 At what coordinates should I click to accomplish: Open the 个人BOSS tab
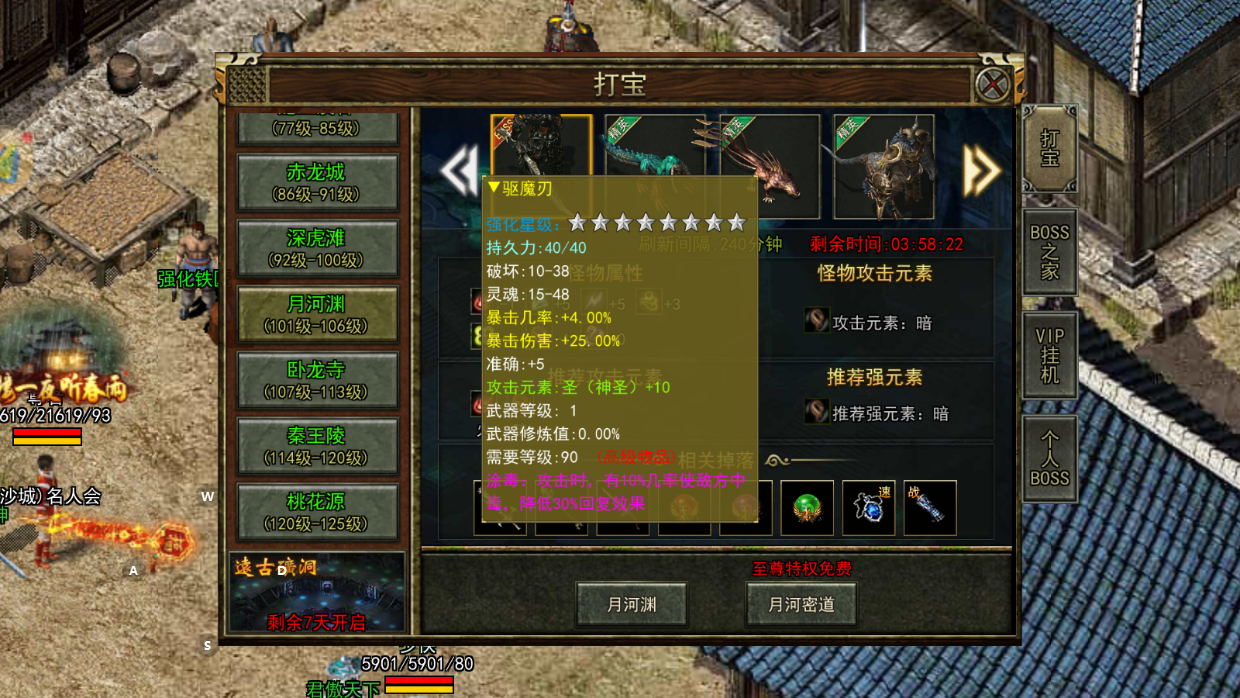[x=1049, y=459]
